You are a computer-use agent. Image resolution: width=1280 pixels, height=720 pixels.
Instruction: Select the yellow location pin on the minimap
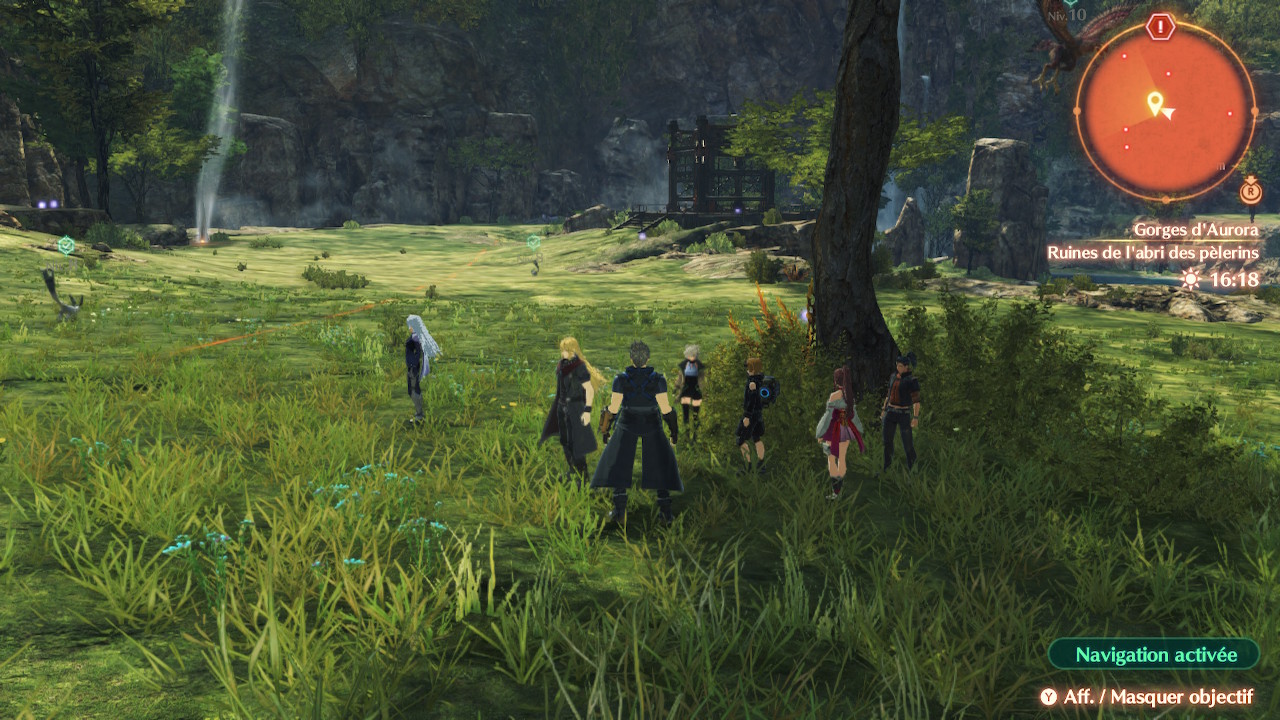coord(1155,102)
